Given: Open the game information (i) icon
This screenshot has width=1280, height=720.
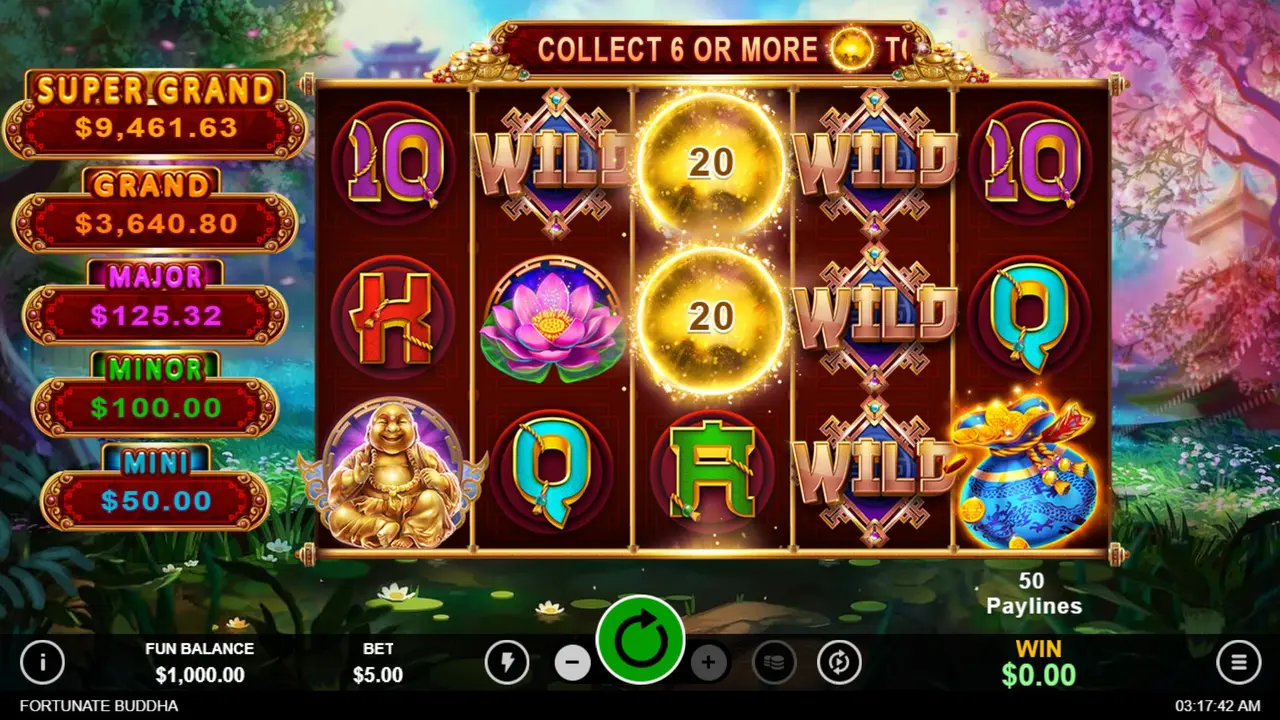Looking at the screenshot, I should 43,662.
